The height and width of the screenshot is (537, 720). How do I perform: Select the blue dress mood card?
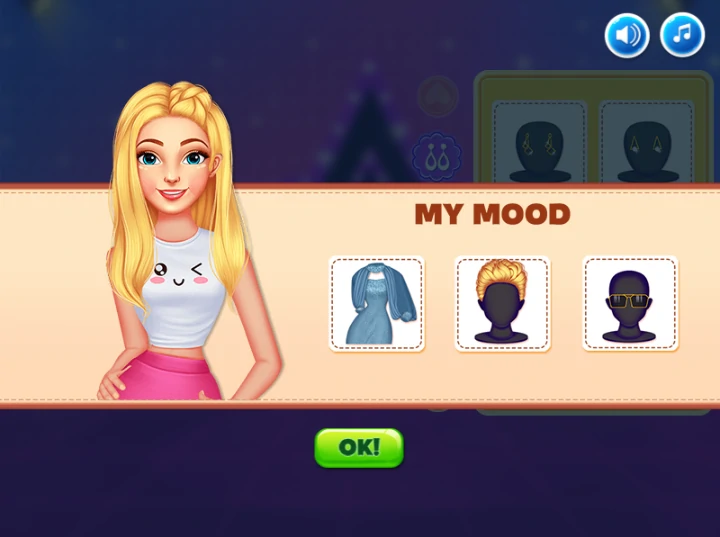tap(377, 304)
